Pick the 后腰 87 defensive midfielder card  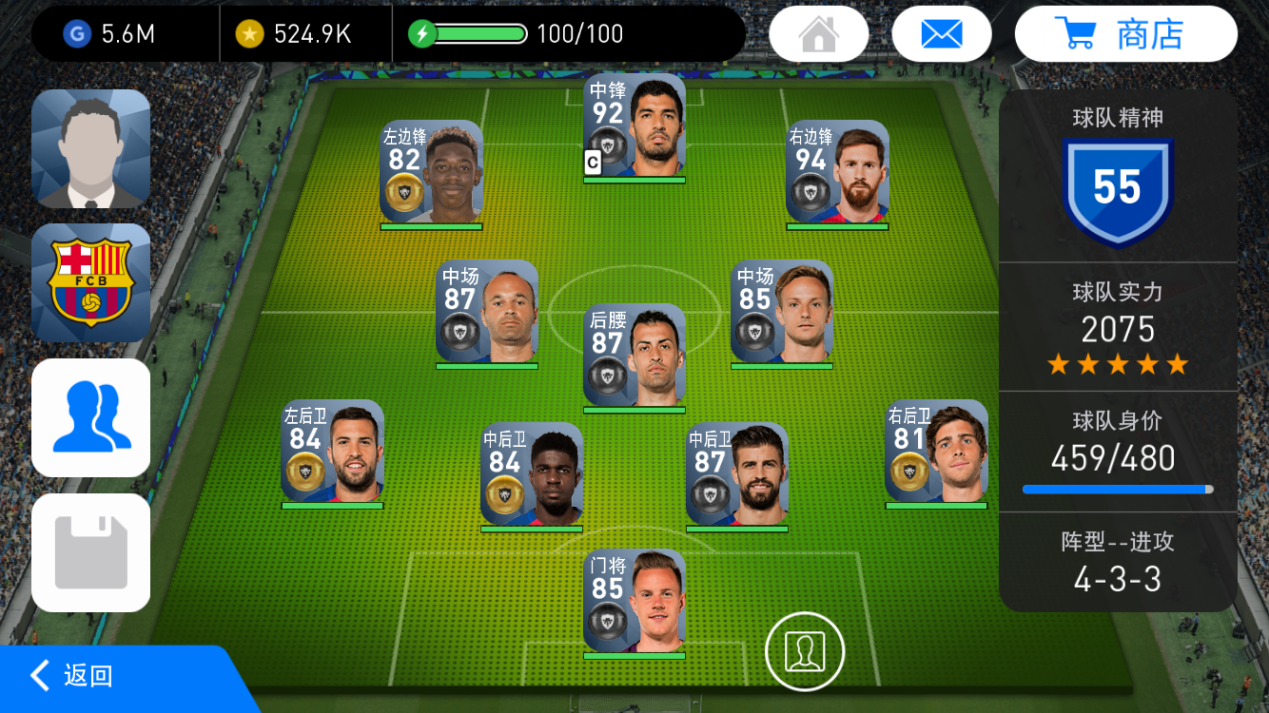point(634,357)
